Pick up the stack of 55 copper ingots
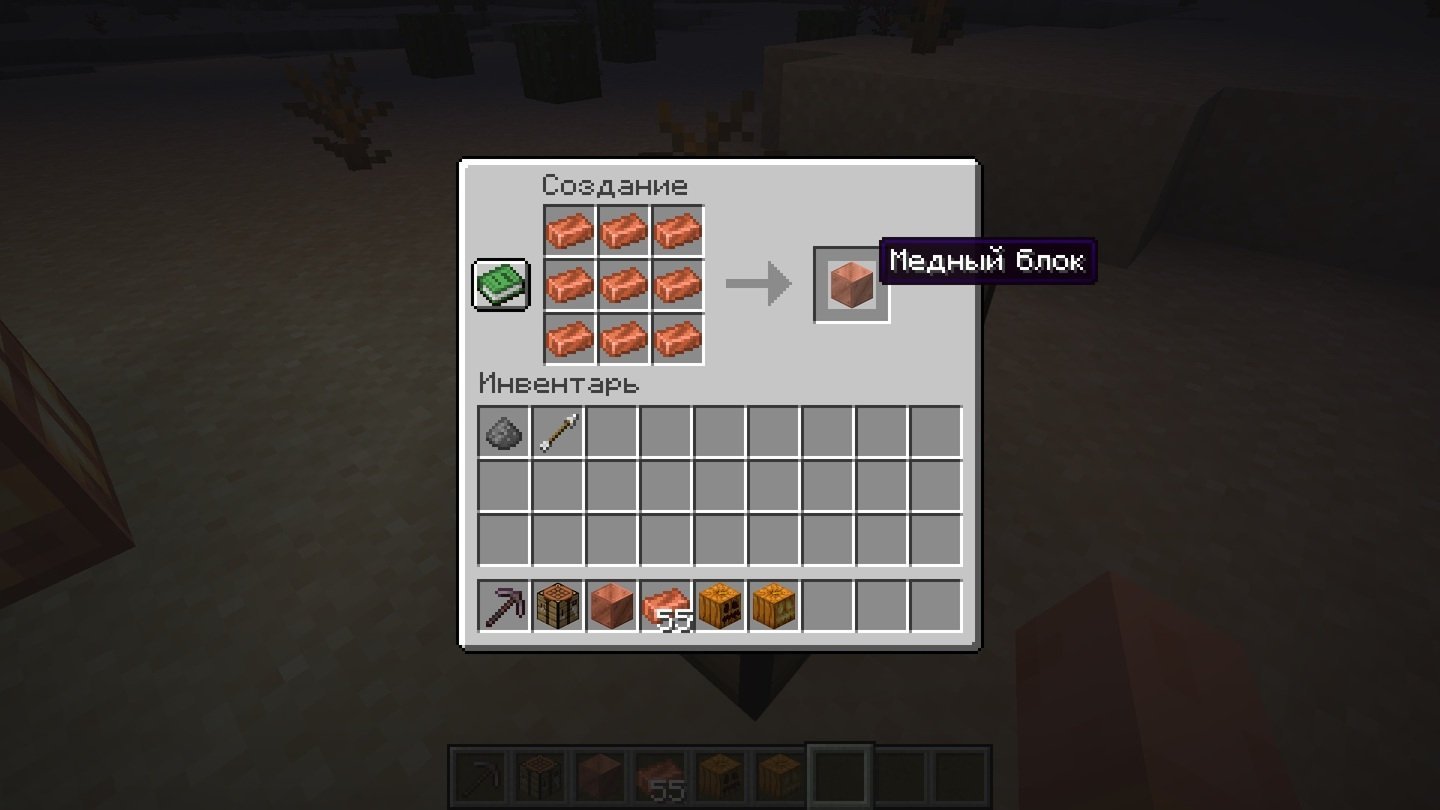1440x810 pixels. pyautogui.click(x=666, y=606)
